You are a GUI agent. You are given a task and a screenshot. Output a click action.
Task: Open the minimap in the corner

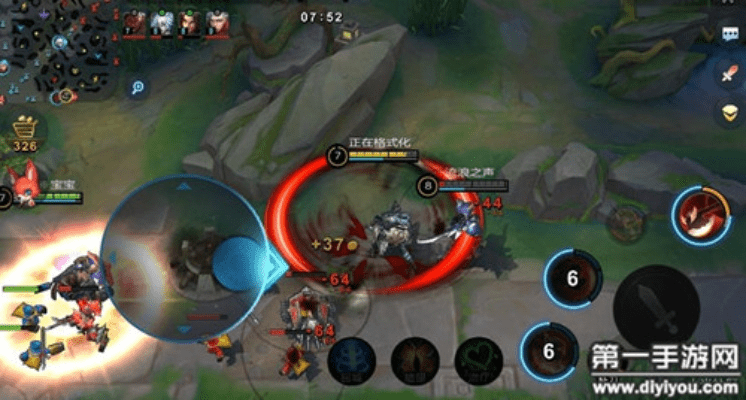pos(55,50)
